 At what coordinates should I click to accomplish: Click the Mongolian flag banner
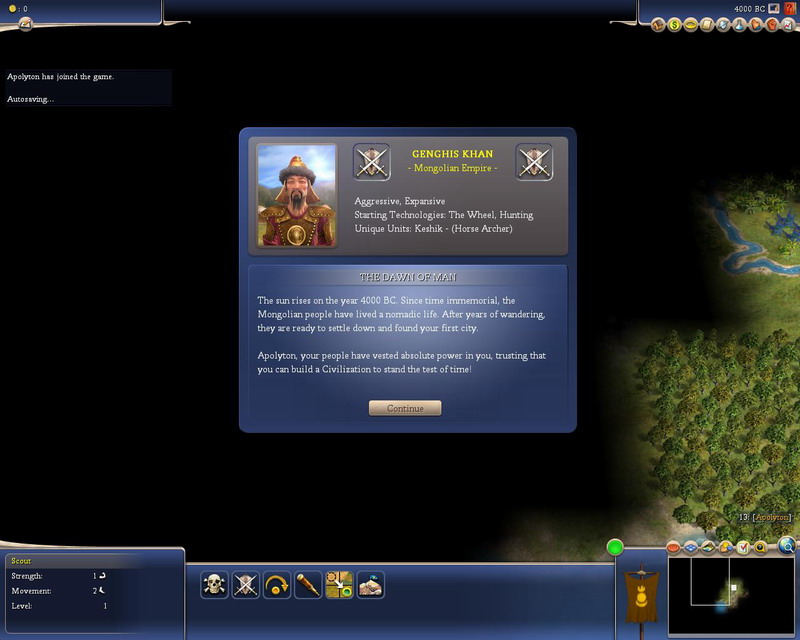[x=639, y=593]
